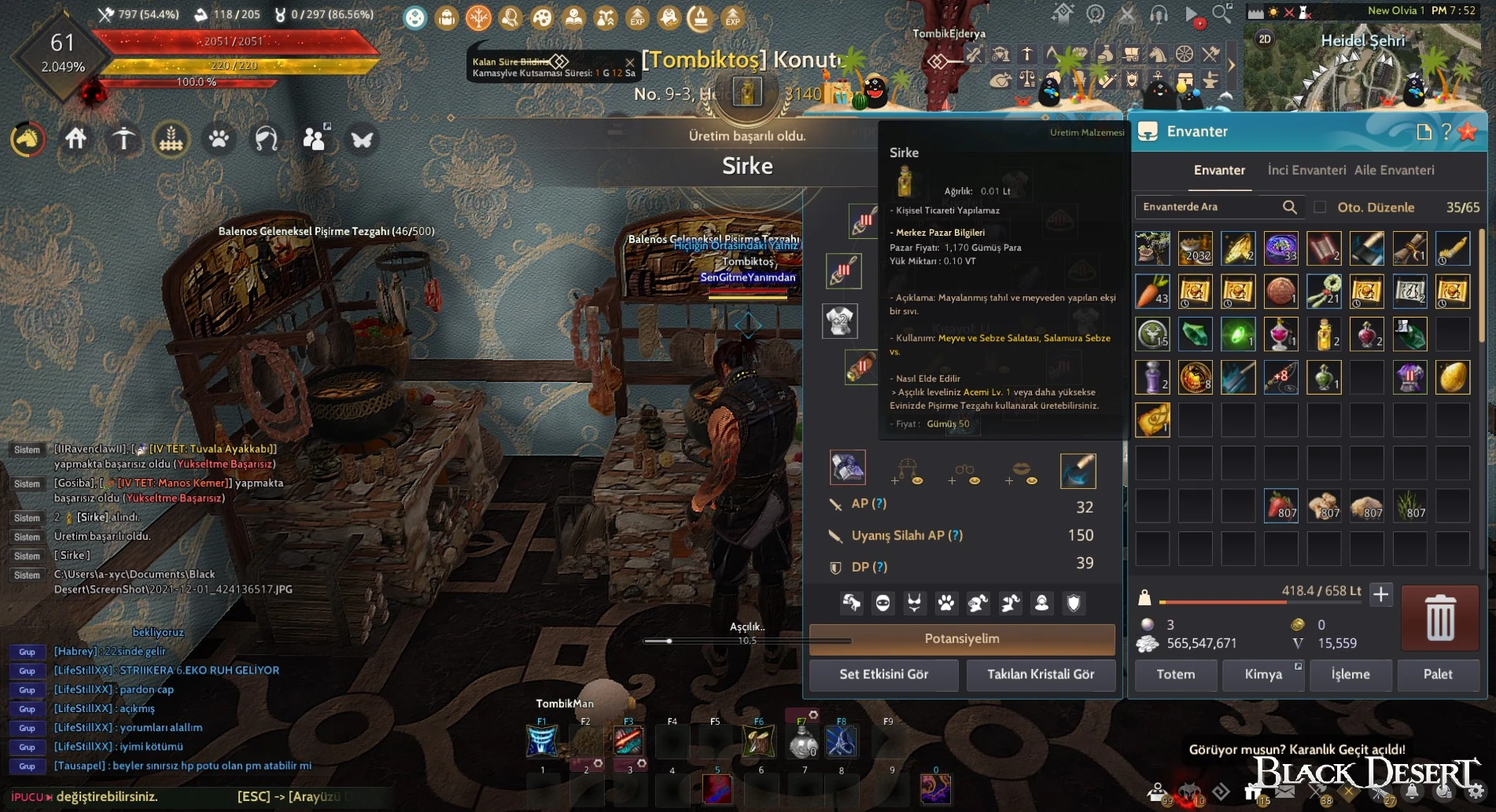Switch to the İnci Envanteri tab
This screenshot has height=812, width=1496.
1306,170
